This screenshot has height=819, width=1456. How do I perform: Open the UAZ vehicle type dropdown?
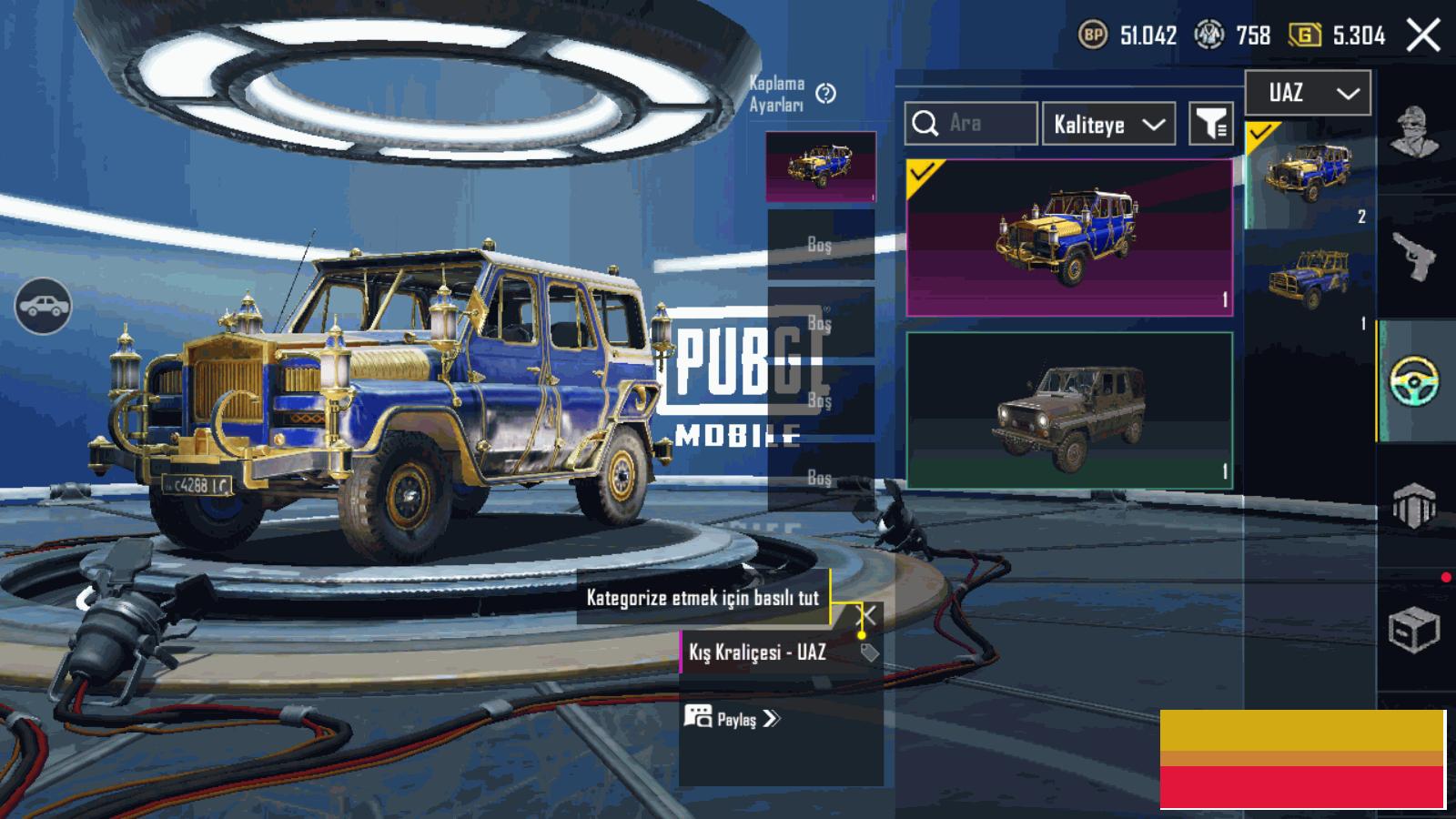[1308, 93]
